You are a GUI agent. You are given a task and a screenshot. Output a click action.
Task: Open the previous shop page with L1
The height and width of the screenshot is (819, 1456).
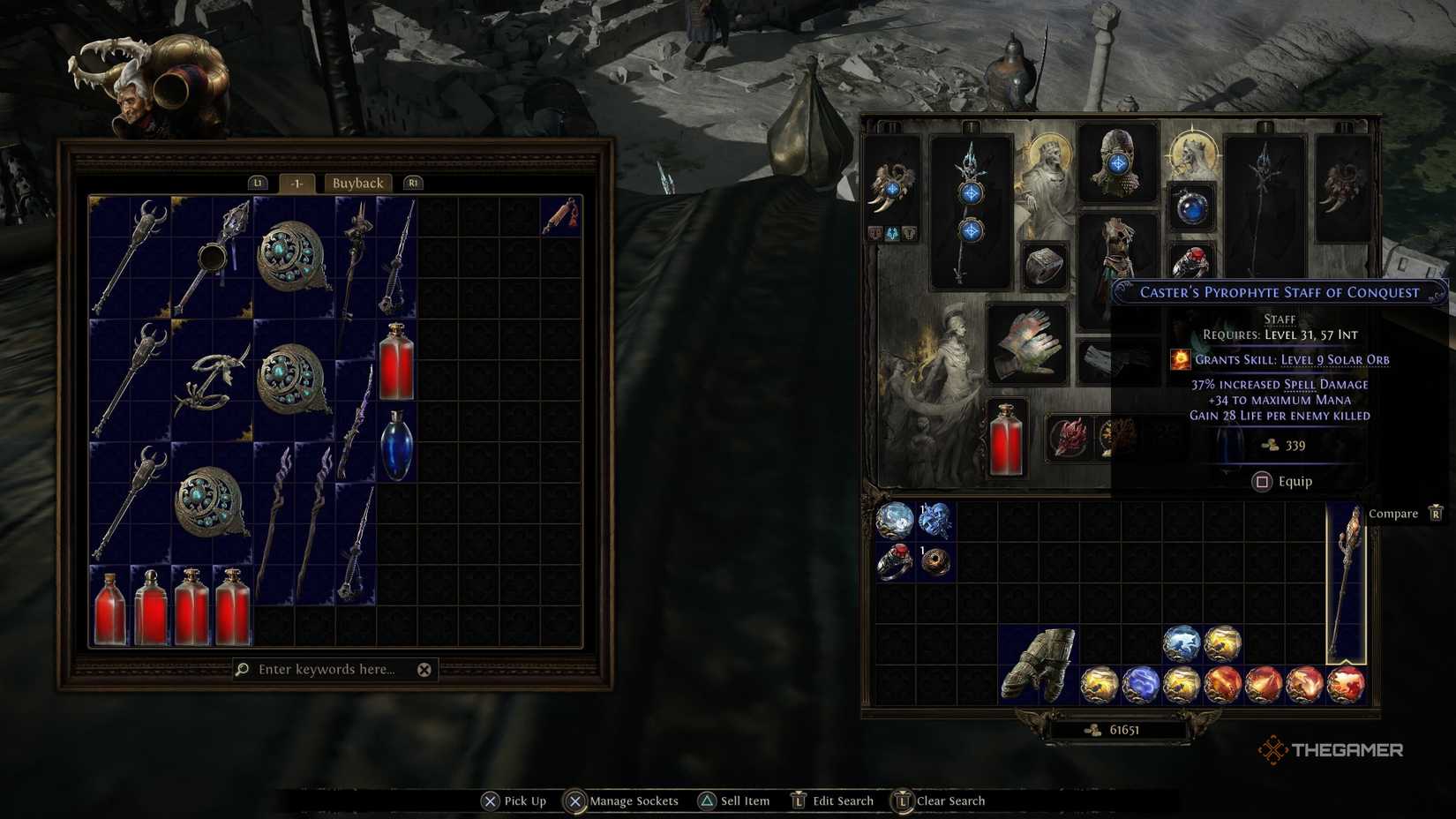(x=258, y=183)
